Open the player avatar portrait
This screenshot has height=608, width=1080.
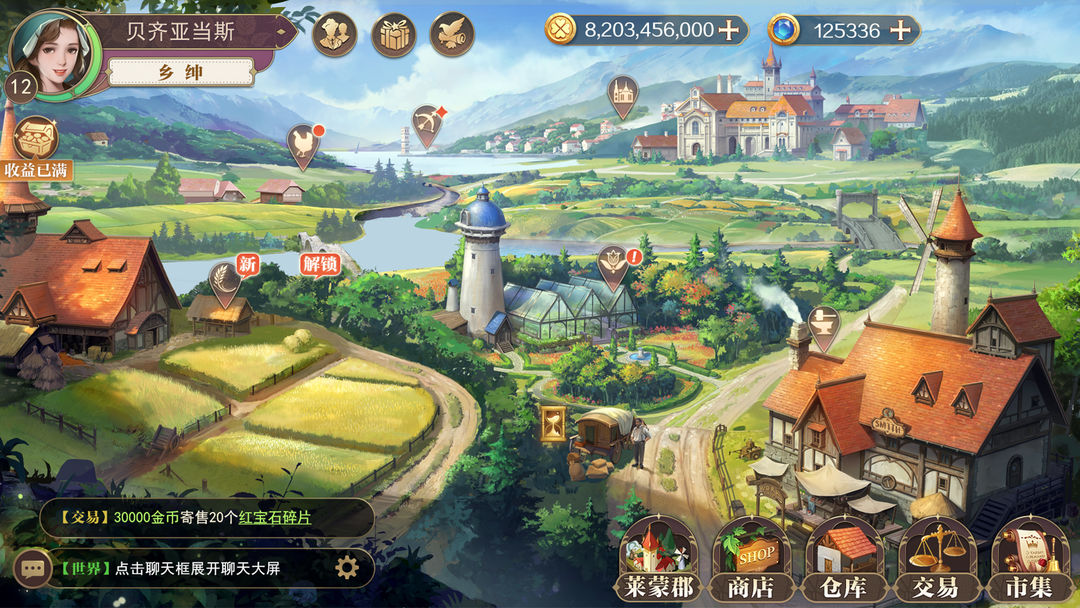53,50
